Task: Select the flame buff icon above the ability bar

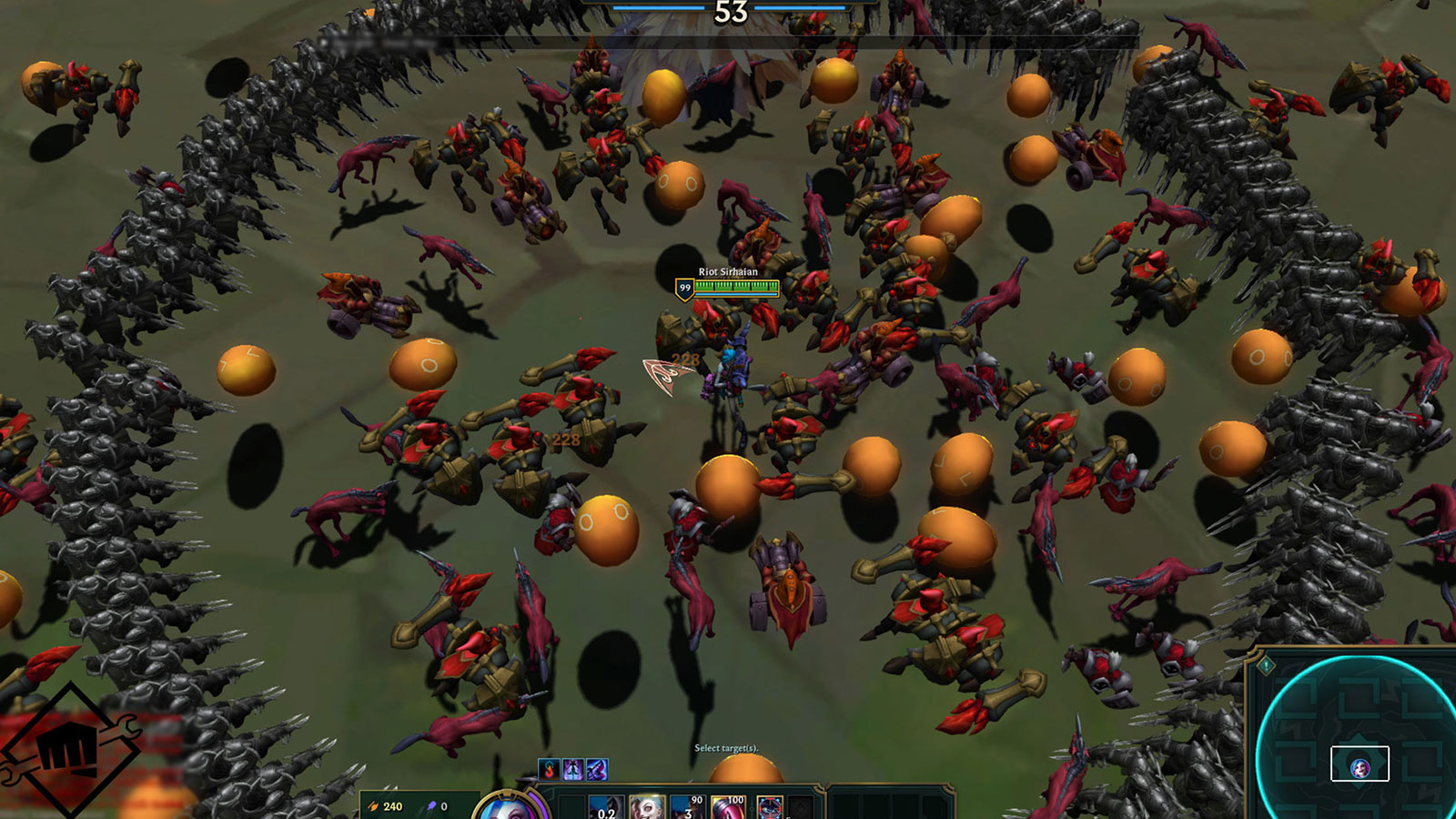Action: [x=549, y=770]
